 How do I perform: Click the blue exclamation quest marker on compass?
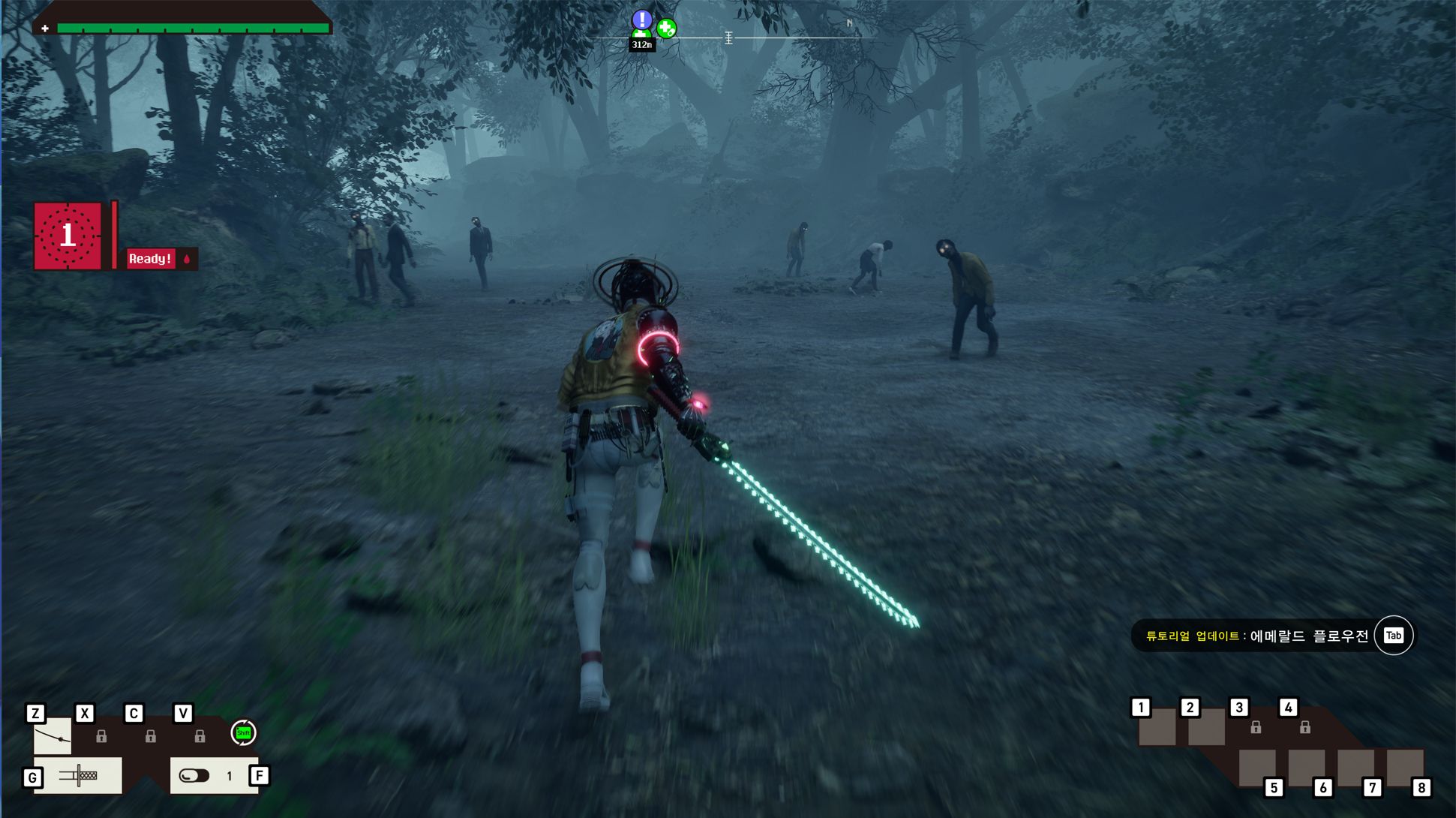[641, 20]
